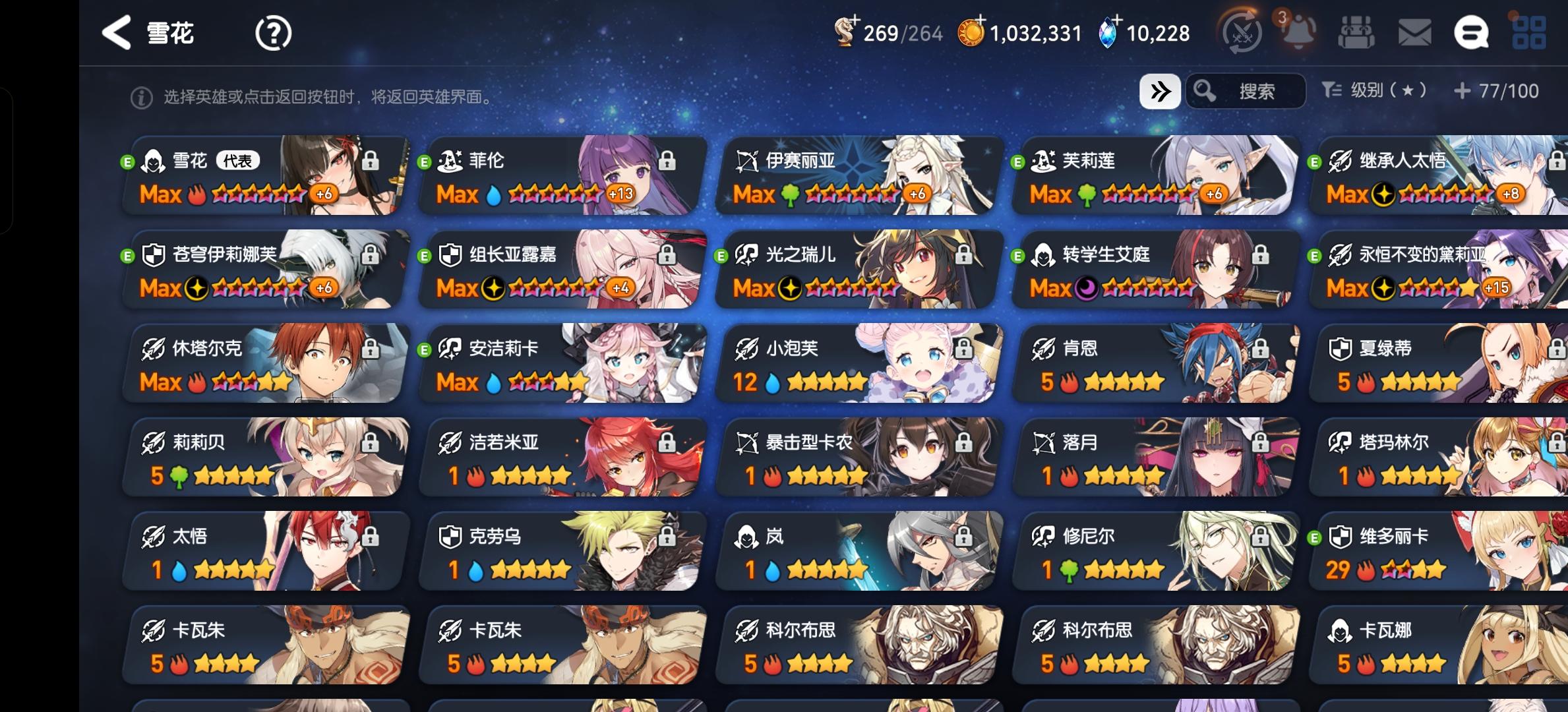Click the 代表 representative tag on 雪花
The width and height of the screenshot is (1568, 712).
point(239,160)
